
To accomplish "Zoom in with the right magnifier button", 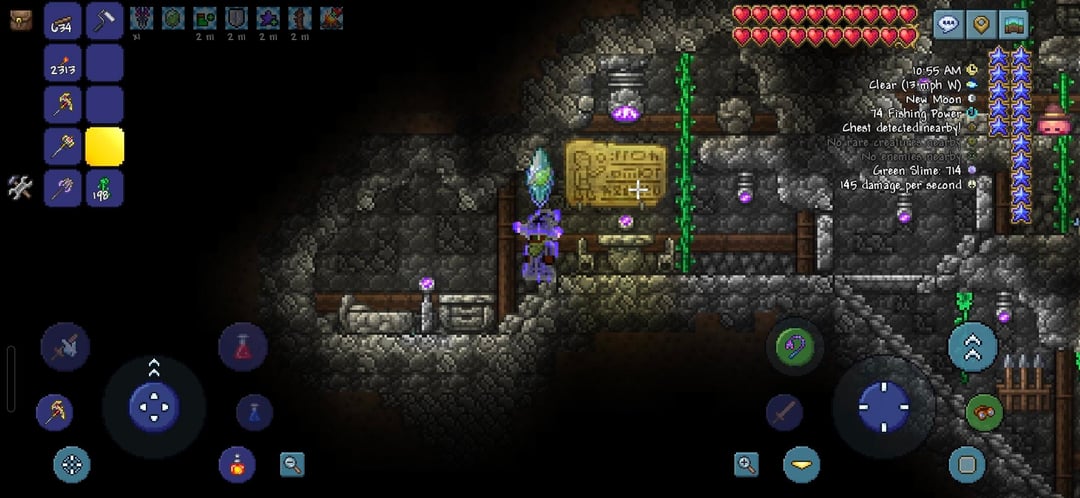I will pyautogui.click(x=746, y=464).
